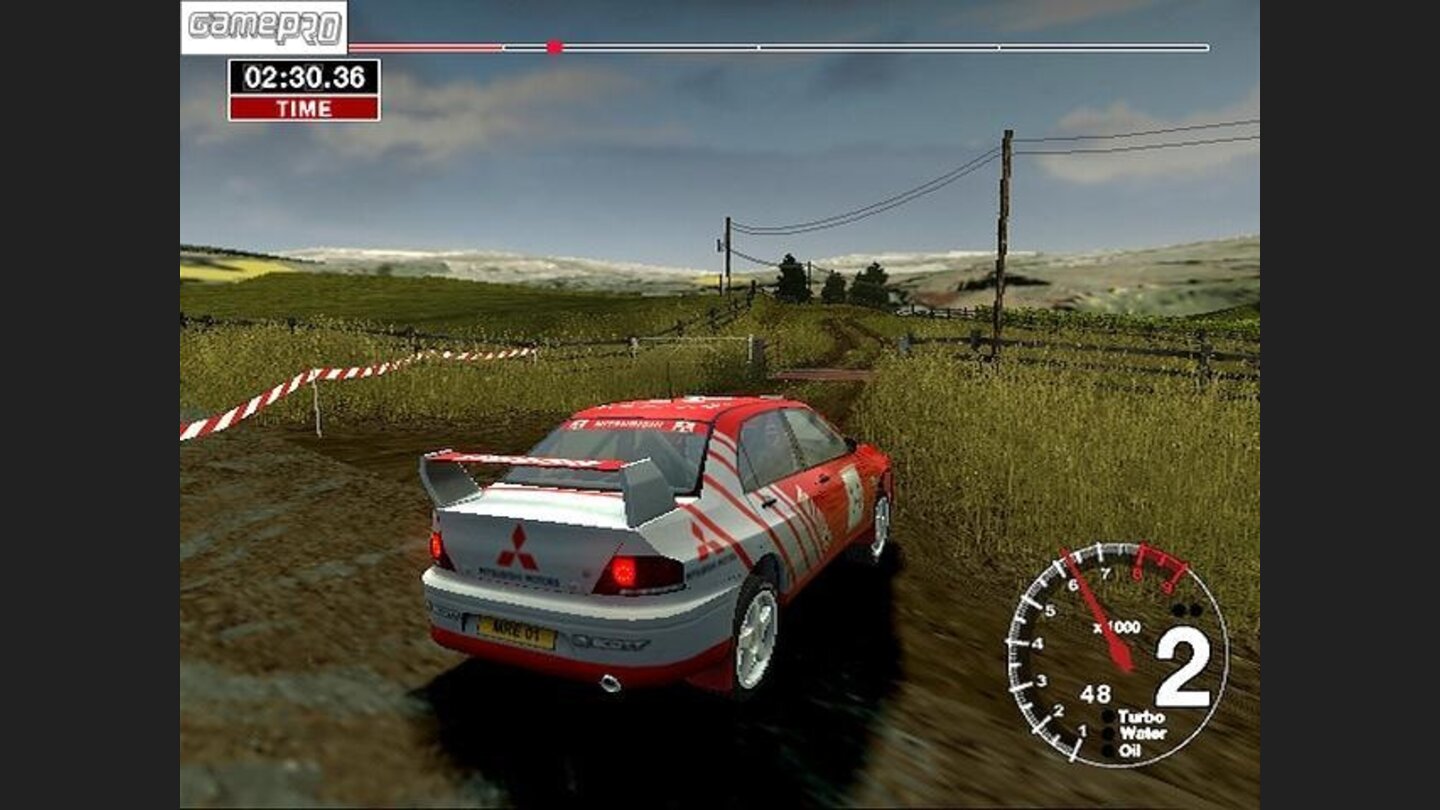Click the Oil warning light
The image size is (1440, 810).
point(1108,751)
